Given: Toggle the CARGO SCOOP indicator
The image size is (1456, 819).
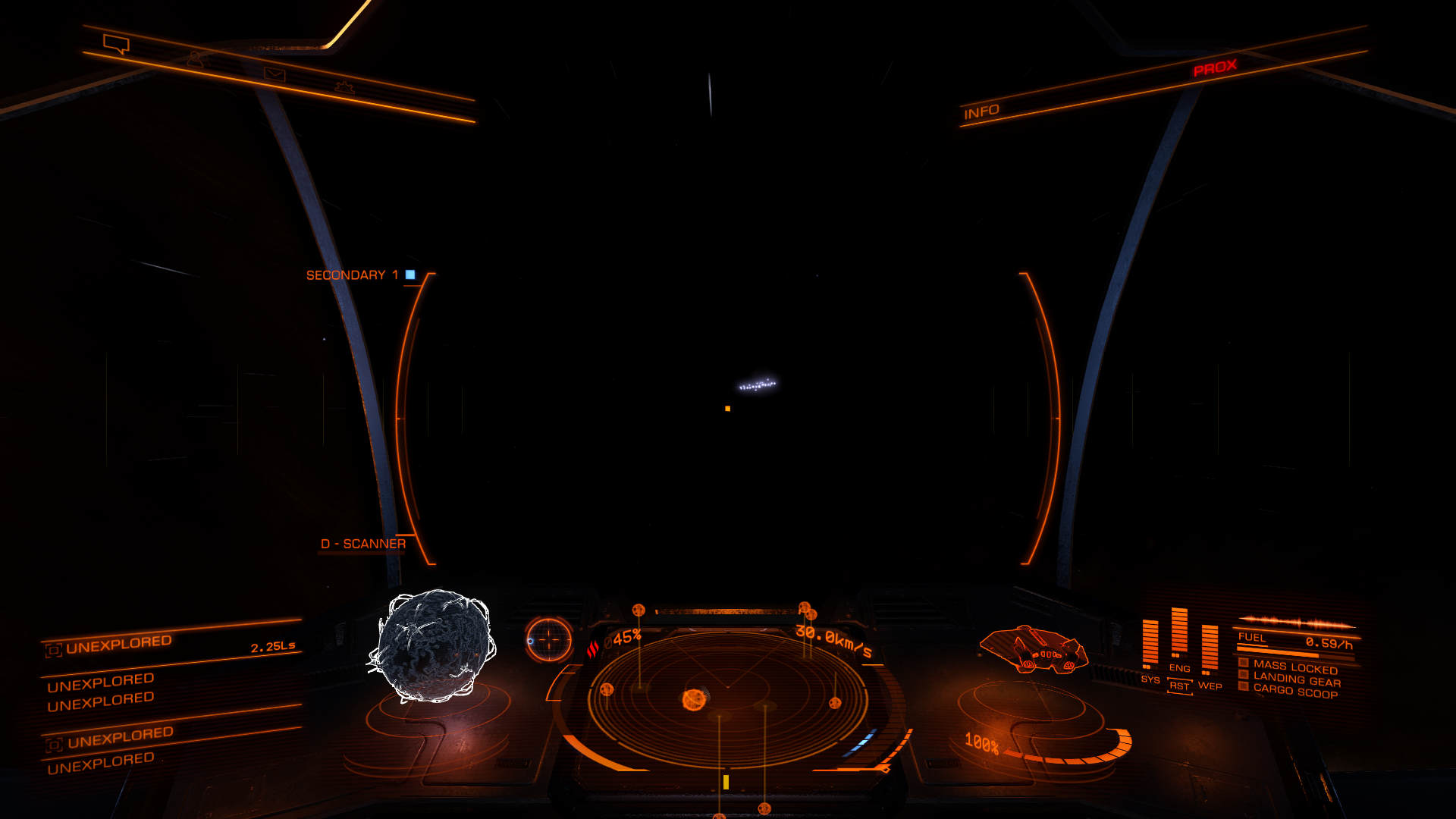Looking at the screenshot, I should coord(1294,692).
